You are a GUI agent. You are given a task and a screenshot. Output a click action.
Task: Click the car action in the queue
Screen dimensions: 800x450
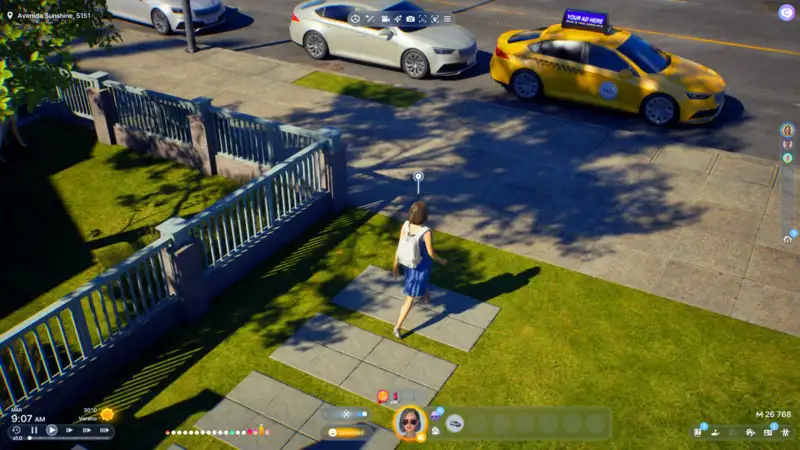tap(455, 423)
